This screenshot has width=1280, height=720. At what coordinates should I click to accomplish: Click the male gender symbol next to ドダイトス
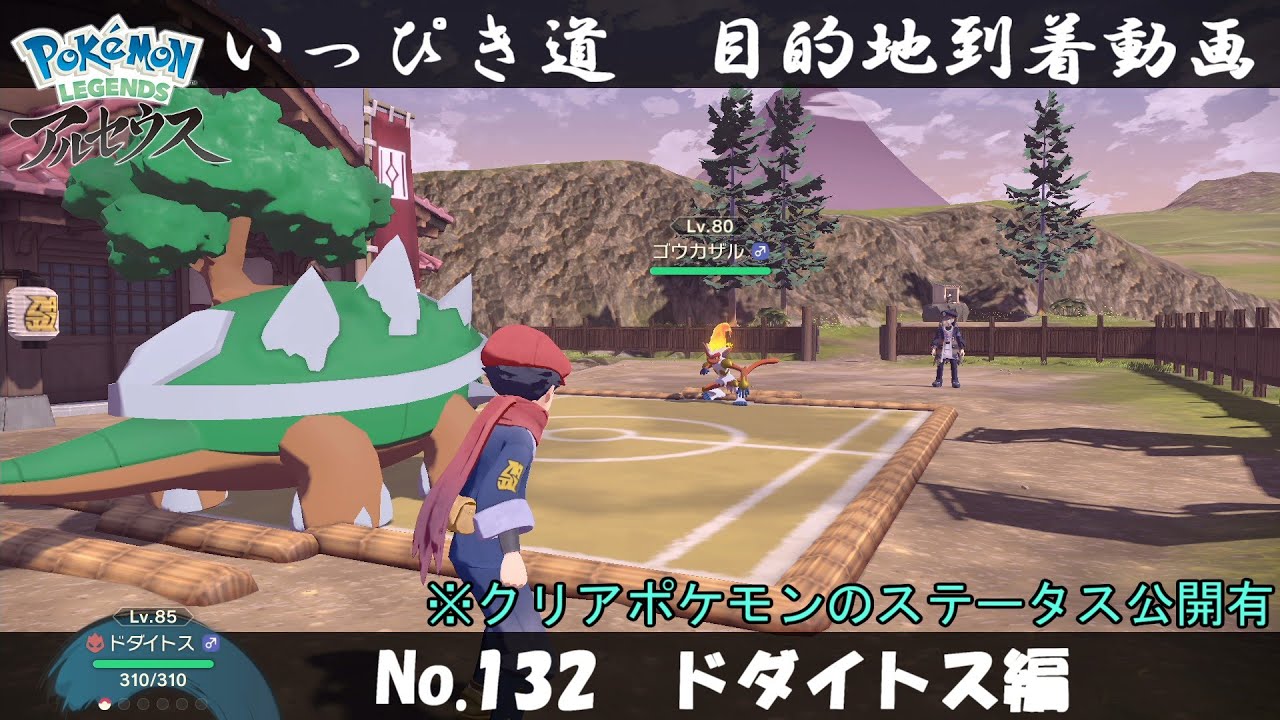tap(210, 643)
